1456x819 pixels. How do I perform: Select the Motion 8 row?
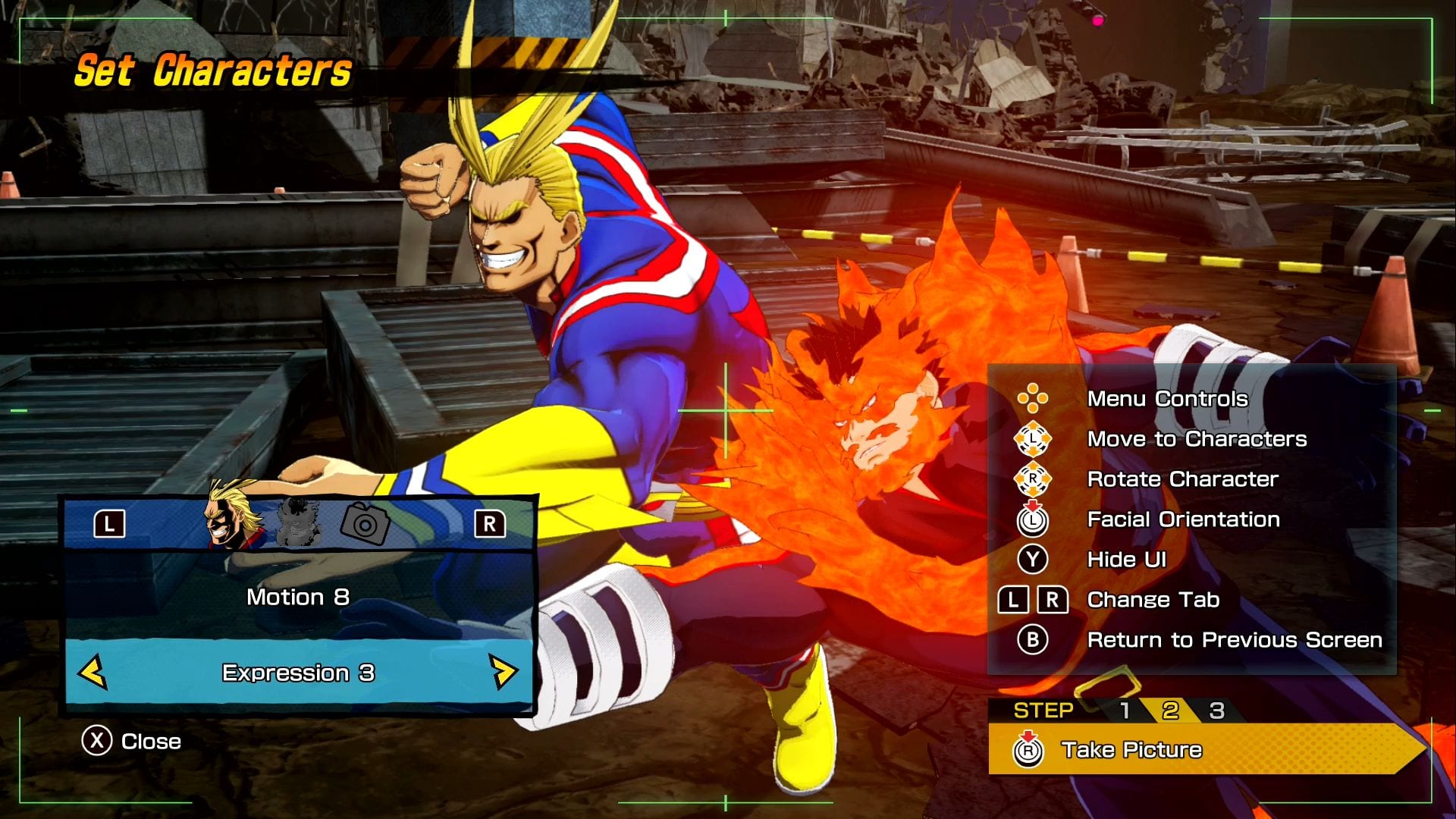(x=298, y=598)
